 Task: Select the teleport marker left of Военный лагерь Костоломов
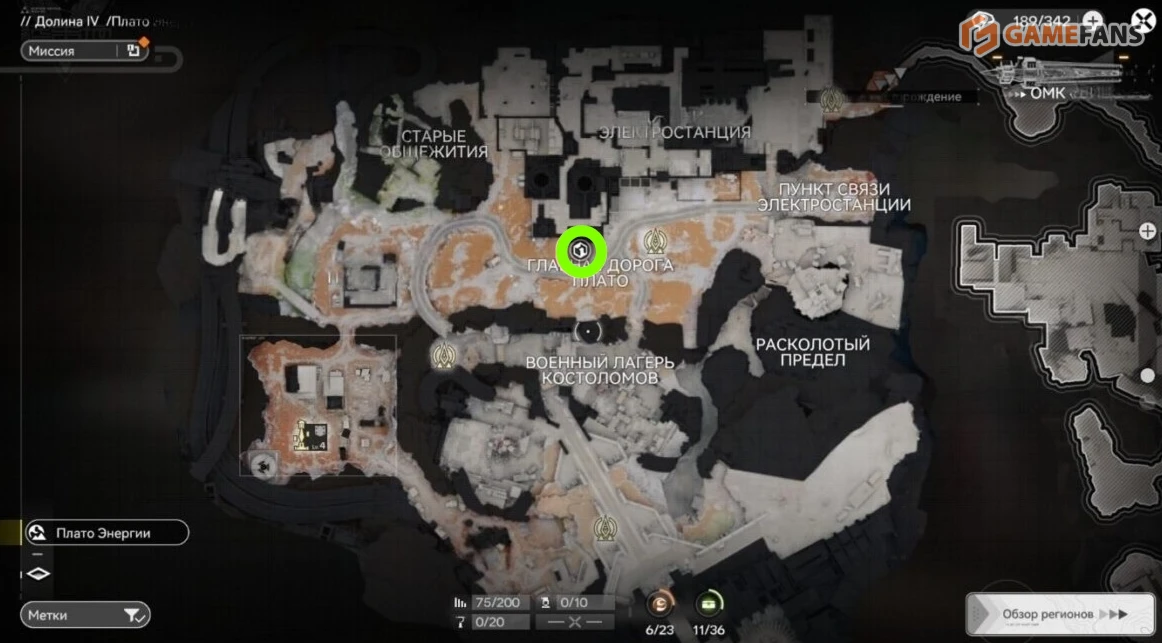pyautogui.click(x=444, y=354)
